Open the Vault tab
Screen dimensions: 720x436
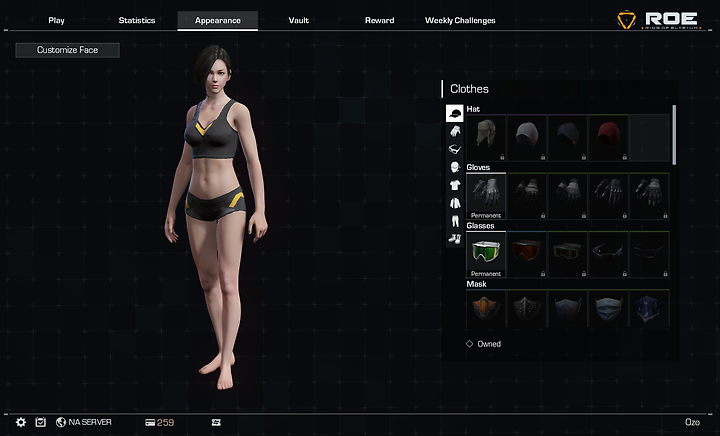298,20
